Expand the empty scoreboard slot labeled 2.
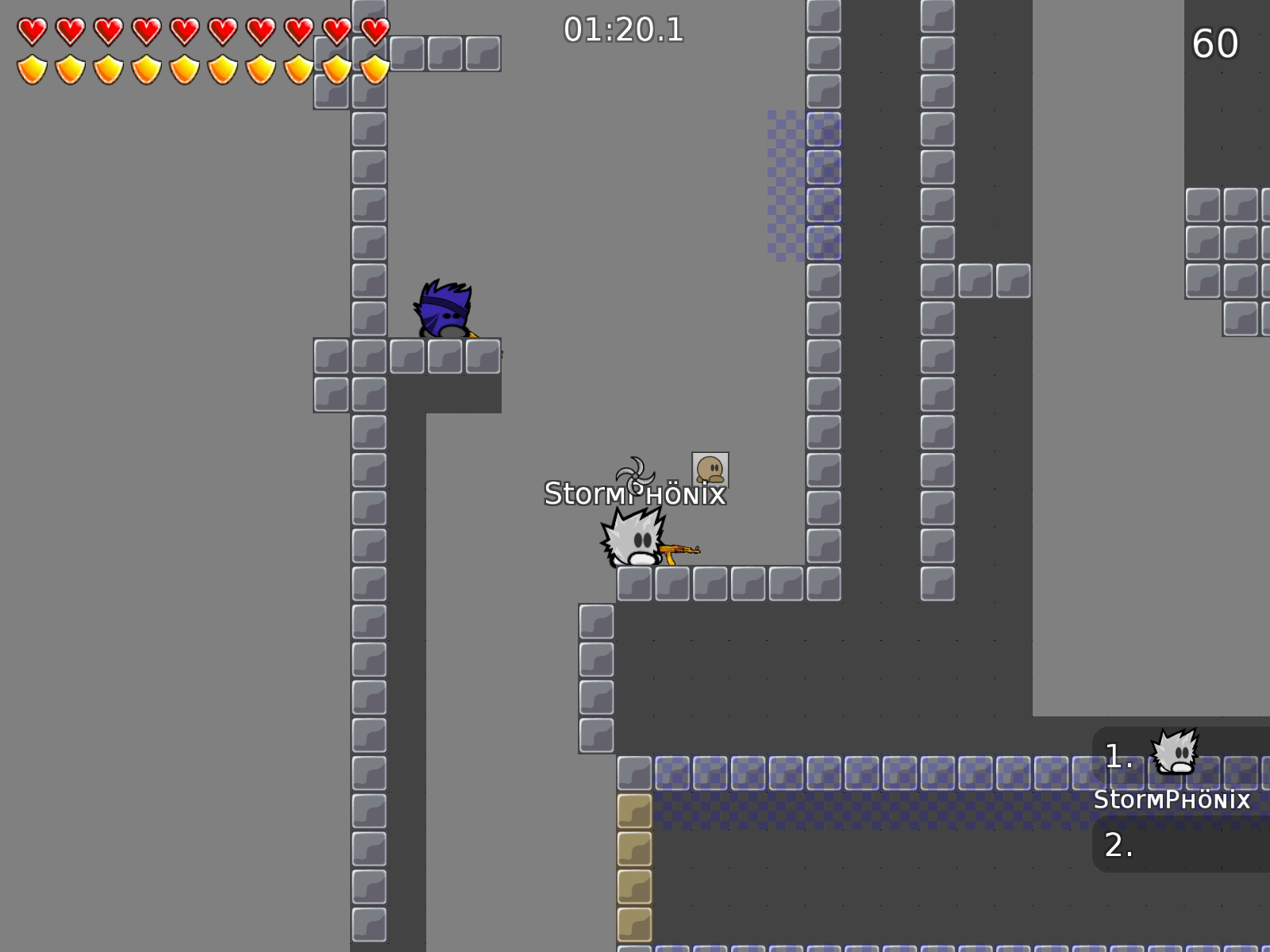This screenshot has height=952, width=1270. (x=1119, y=846)
